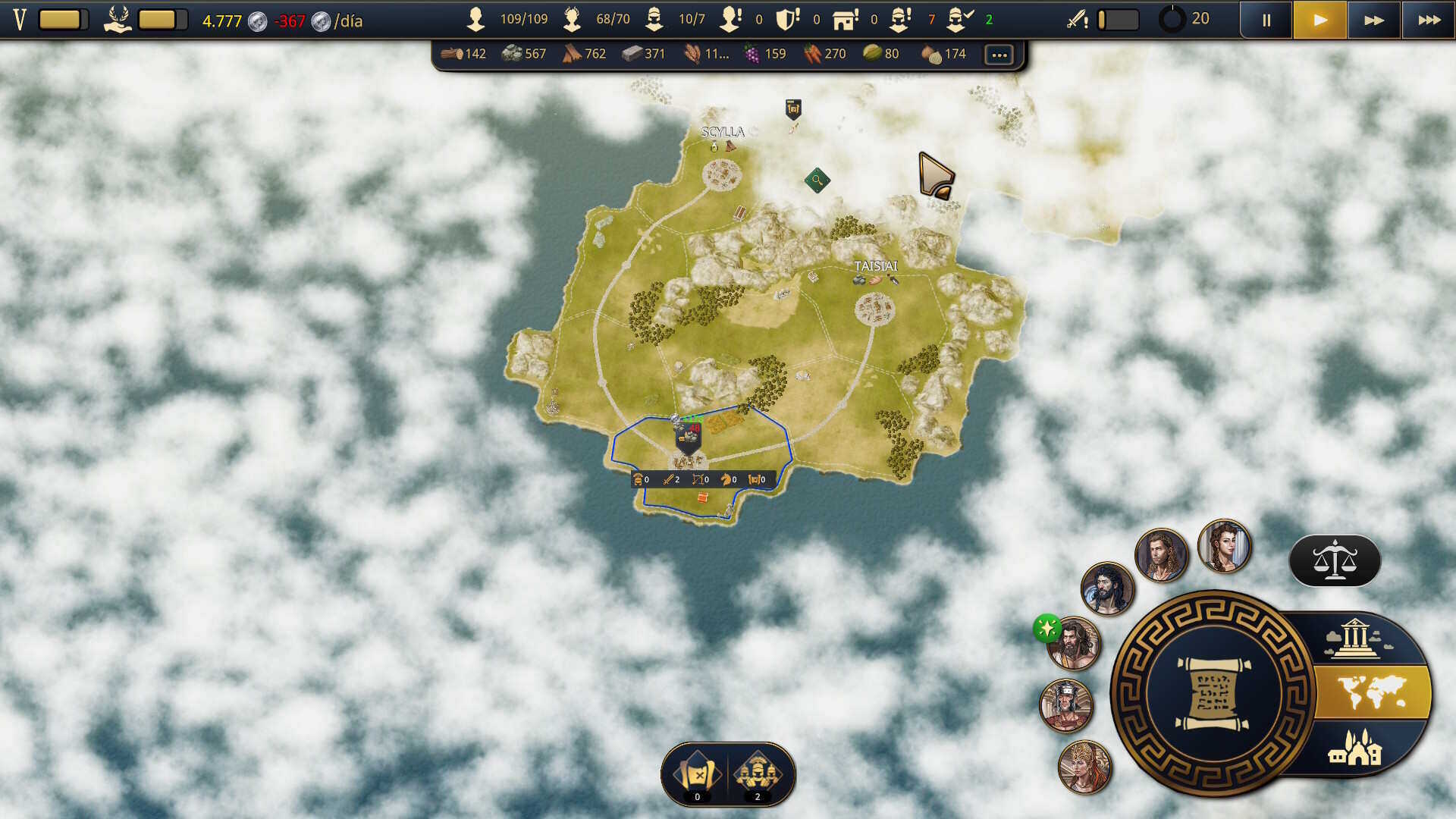
Task: Choose the braided-hair woman portrait
Action: 1224,546
